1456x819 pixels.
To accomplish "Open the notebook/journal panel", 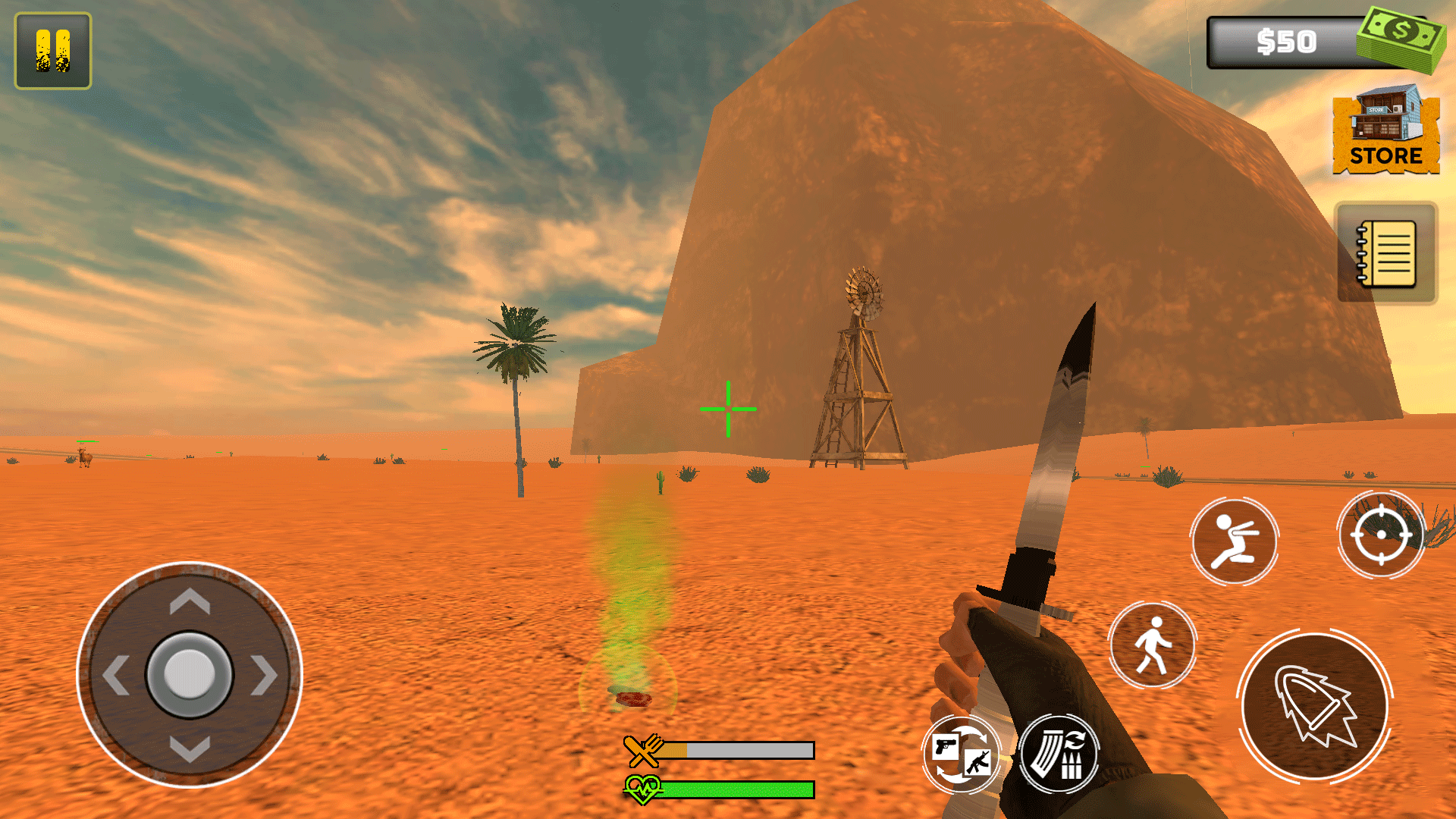I will 1387,252.
